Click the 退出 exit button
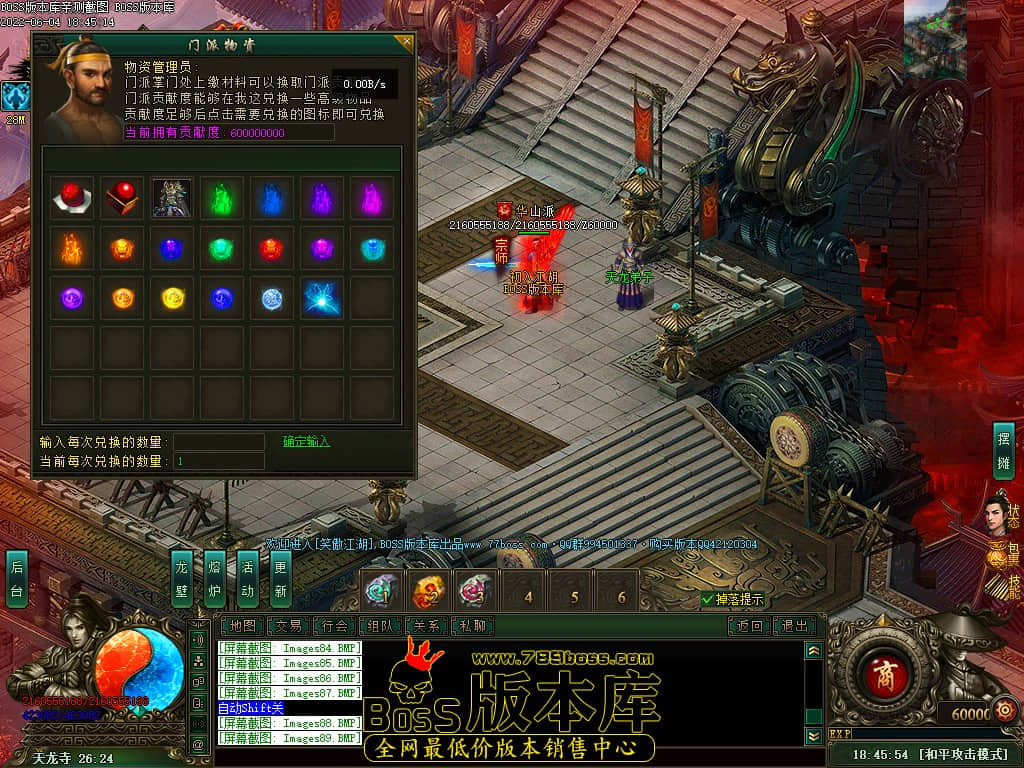 794,626
